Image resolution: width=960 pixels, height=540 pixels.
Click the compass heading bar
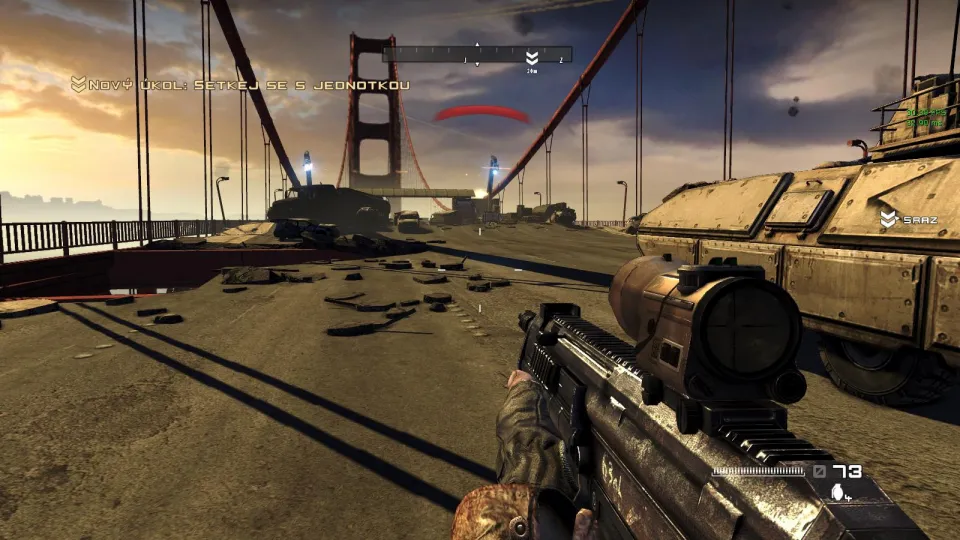477,54
